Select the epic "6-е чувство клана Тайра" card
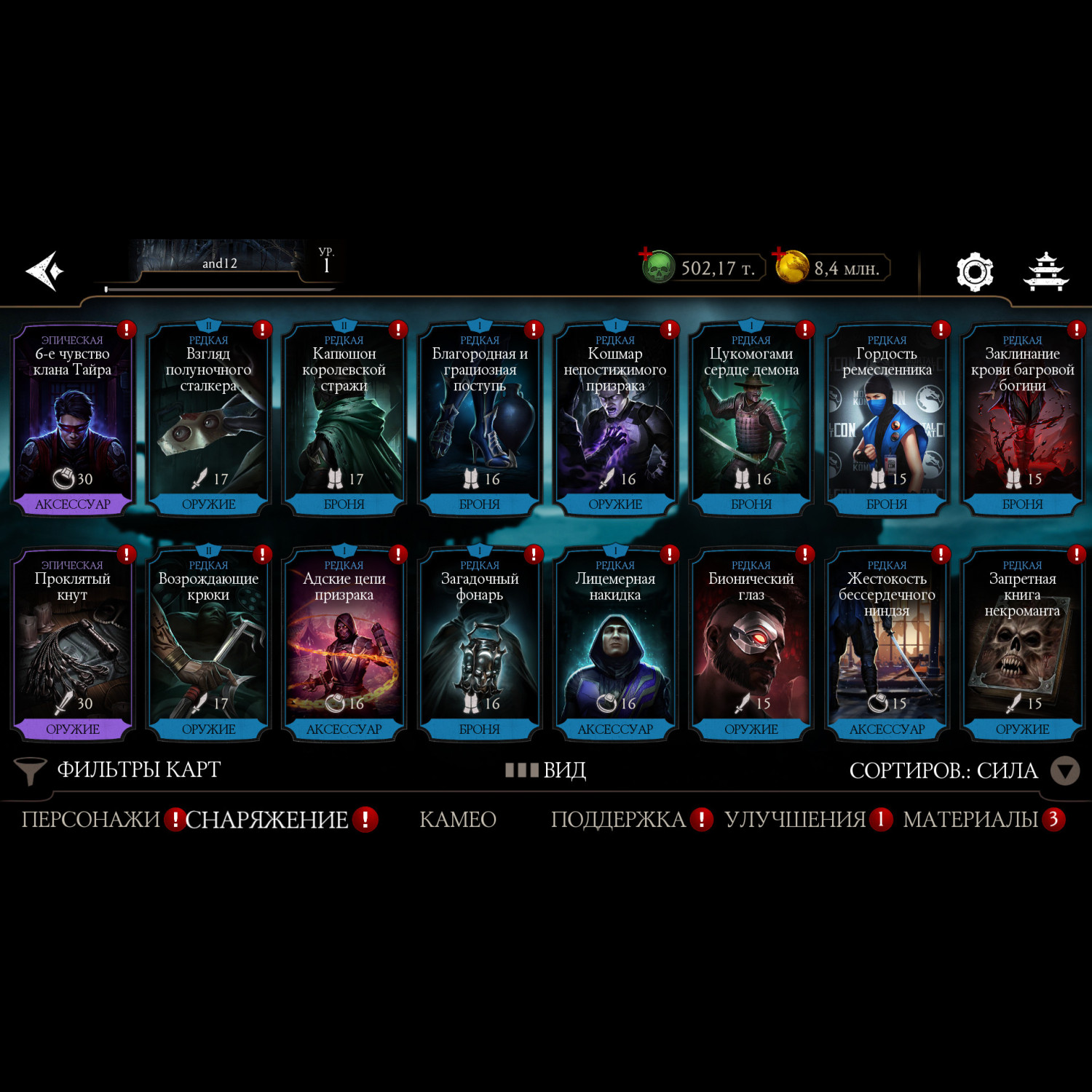This screenshot has height=1092, width=1092. [x=72, y=420]
